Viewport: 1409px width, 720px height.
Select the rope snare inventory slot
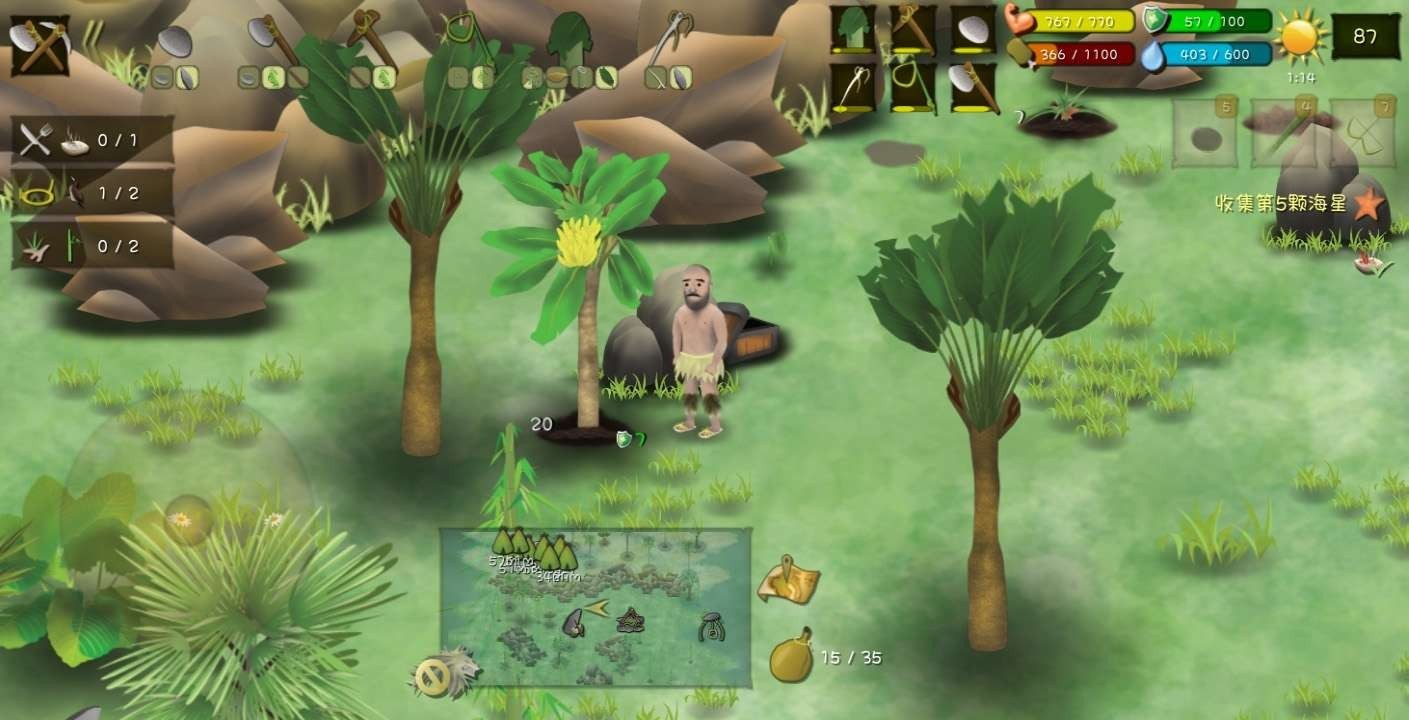(x=913, y=88)
